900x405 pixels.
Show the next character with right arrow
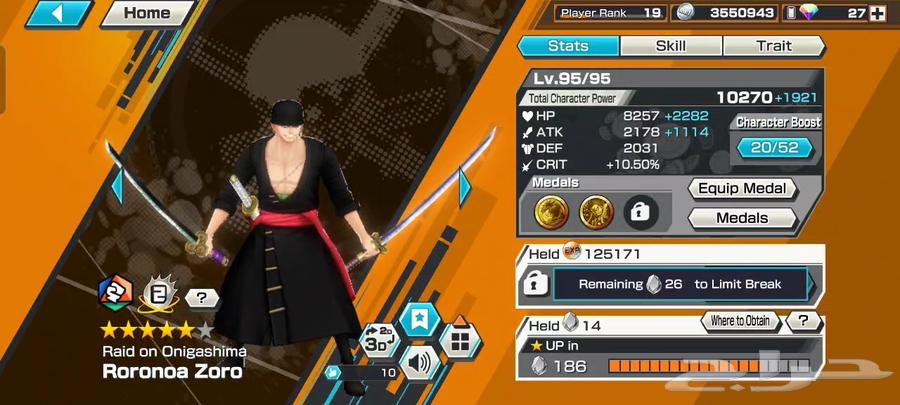click(466, 185)
